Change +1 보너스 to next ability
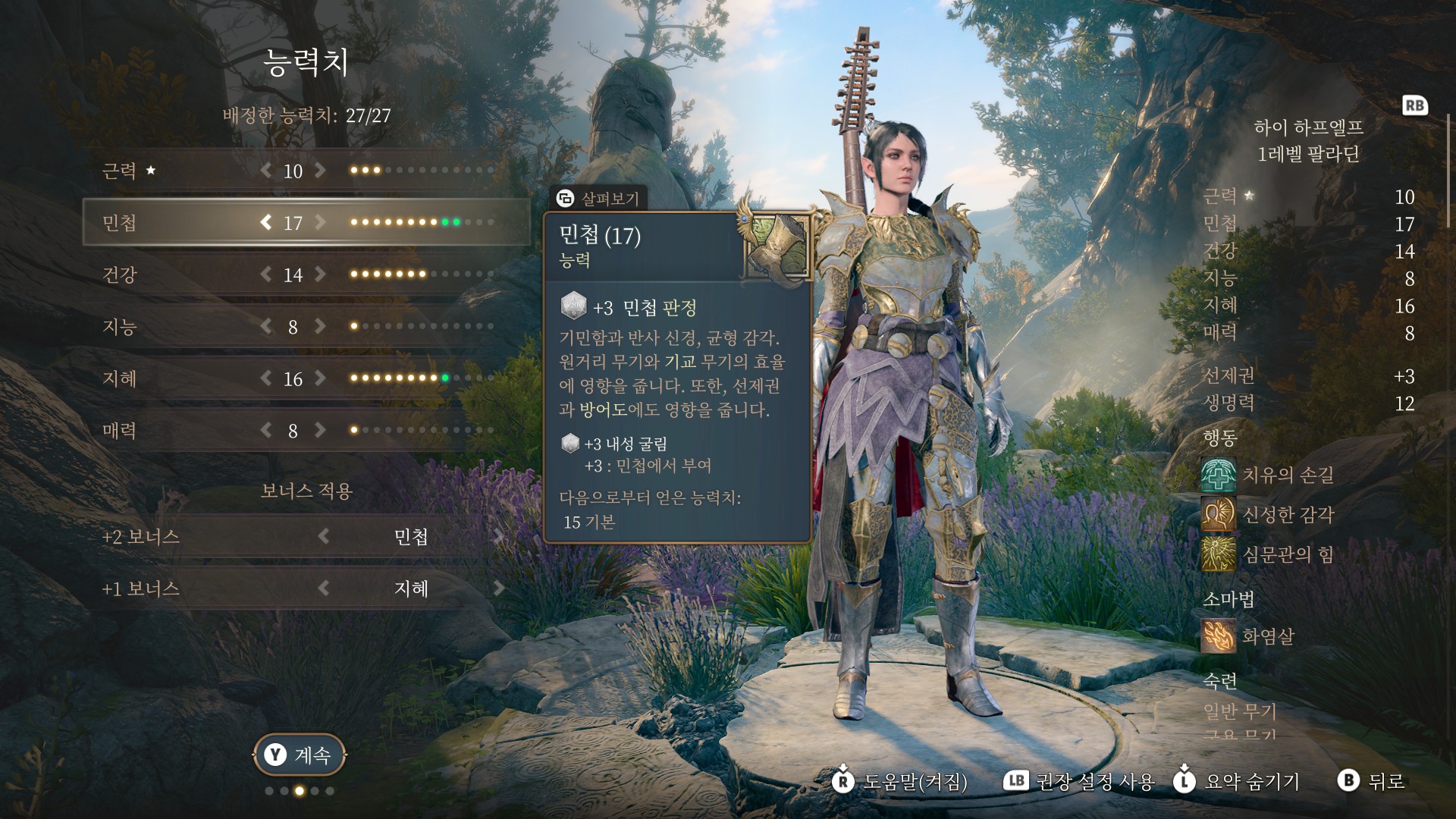The width and height of the screenshot is (1456, 819). point(498,588)
